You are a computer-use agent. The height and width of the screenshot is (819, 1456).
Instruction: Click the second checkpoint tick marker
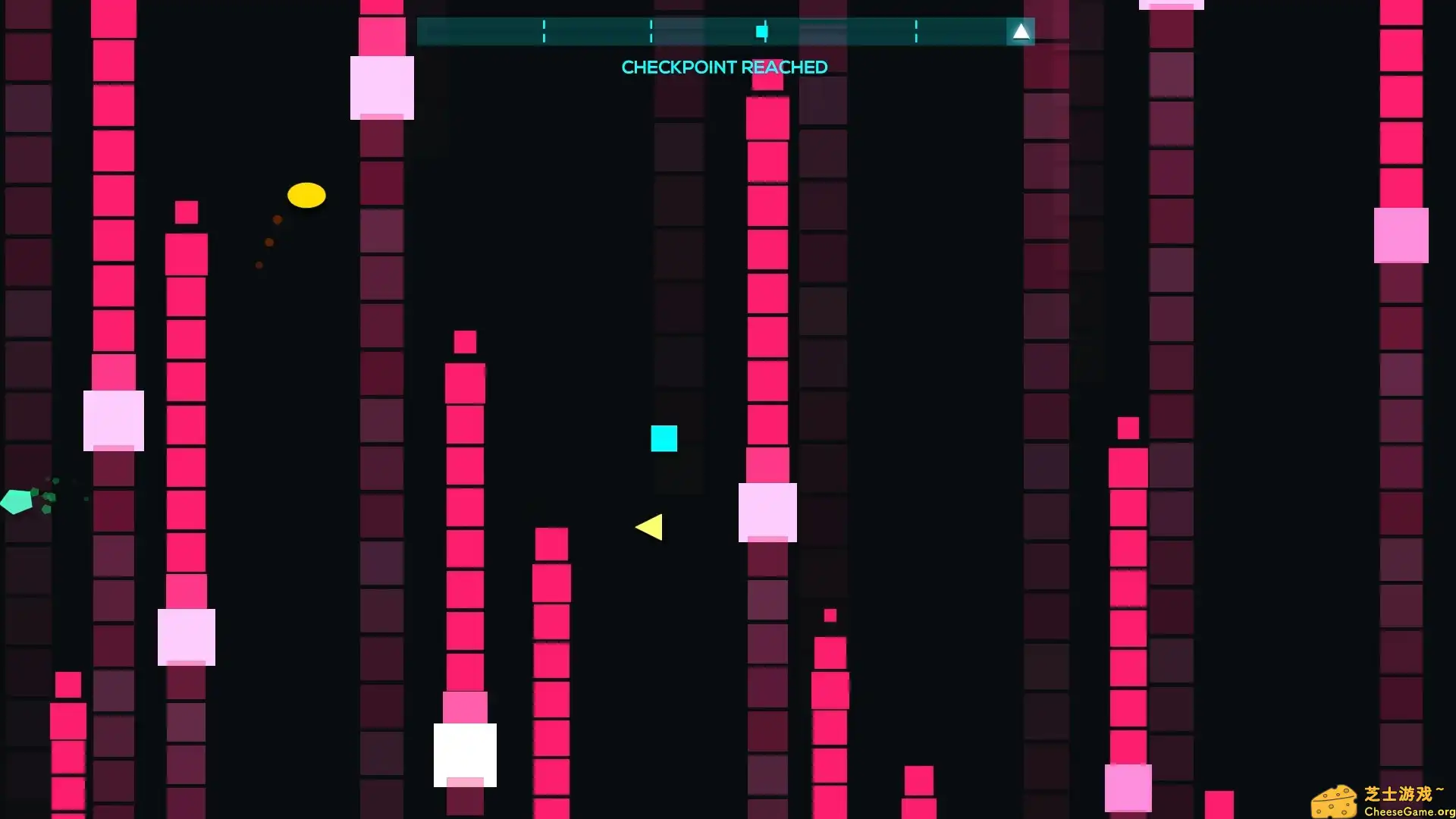(x=651, y=31)
